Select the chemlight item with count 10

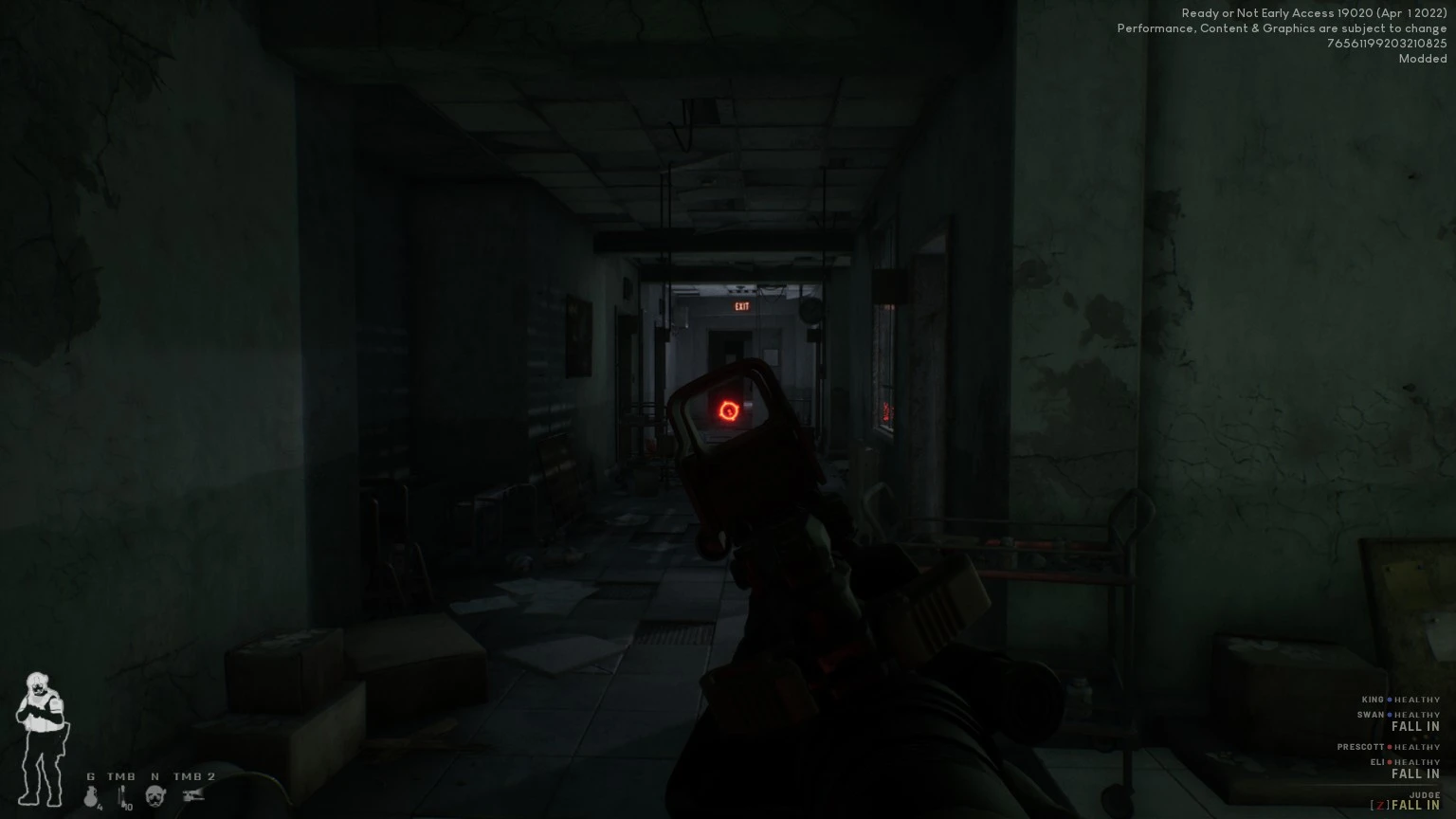(x=122, y=797)
